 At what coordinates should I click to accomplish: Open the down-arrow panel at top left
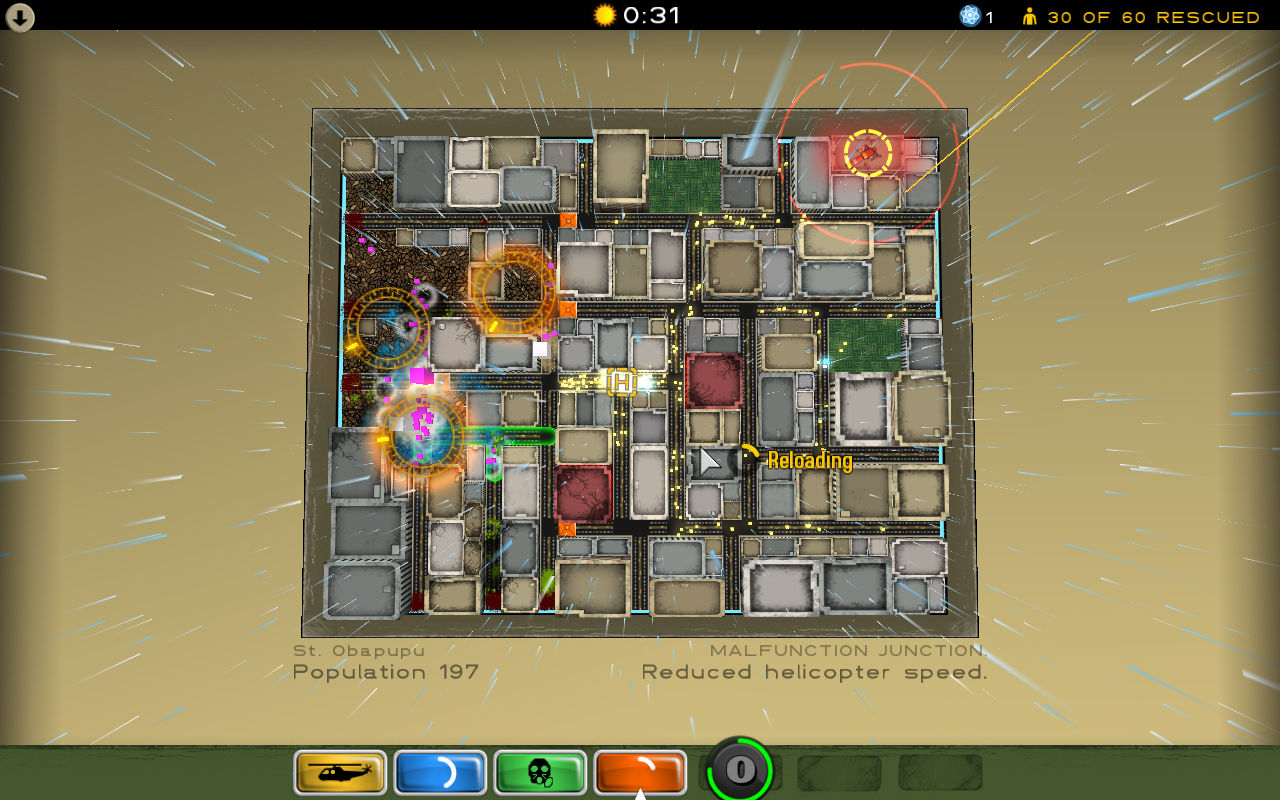(20, 18)
